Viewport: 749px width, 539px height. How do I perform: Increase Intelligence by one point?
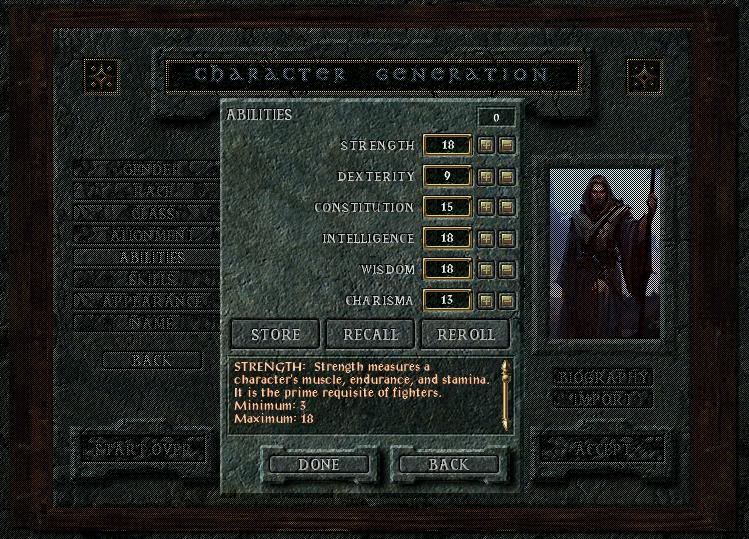point(486,239)
